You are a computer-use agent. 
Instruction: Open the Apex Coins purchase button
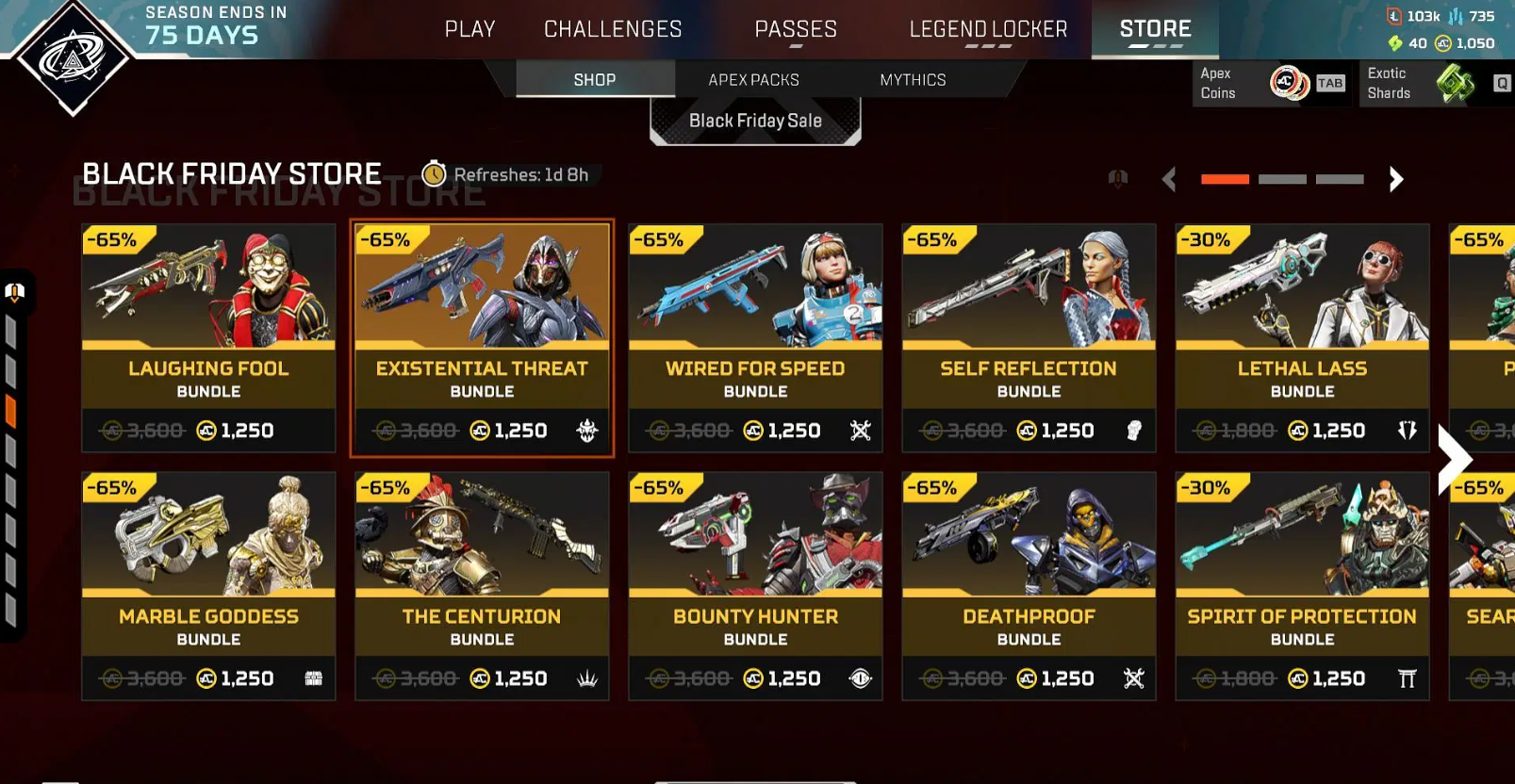[x=1272, y=83]
